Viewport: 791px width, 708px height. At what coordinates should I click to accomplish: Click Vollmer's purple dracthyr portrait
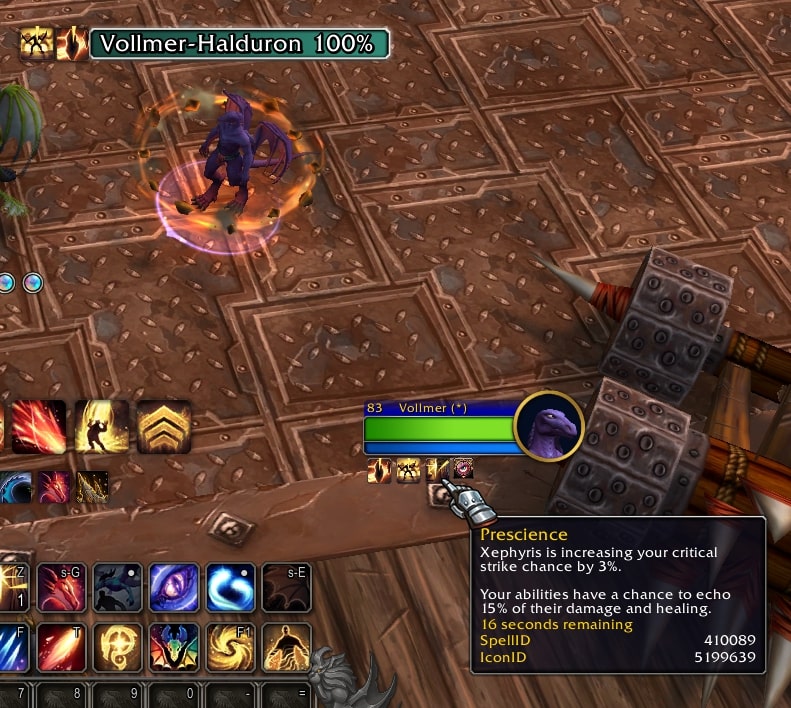[548, 425]
